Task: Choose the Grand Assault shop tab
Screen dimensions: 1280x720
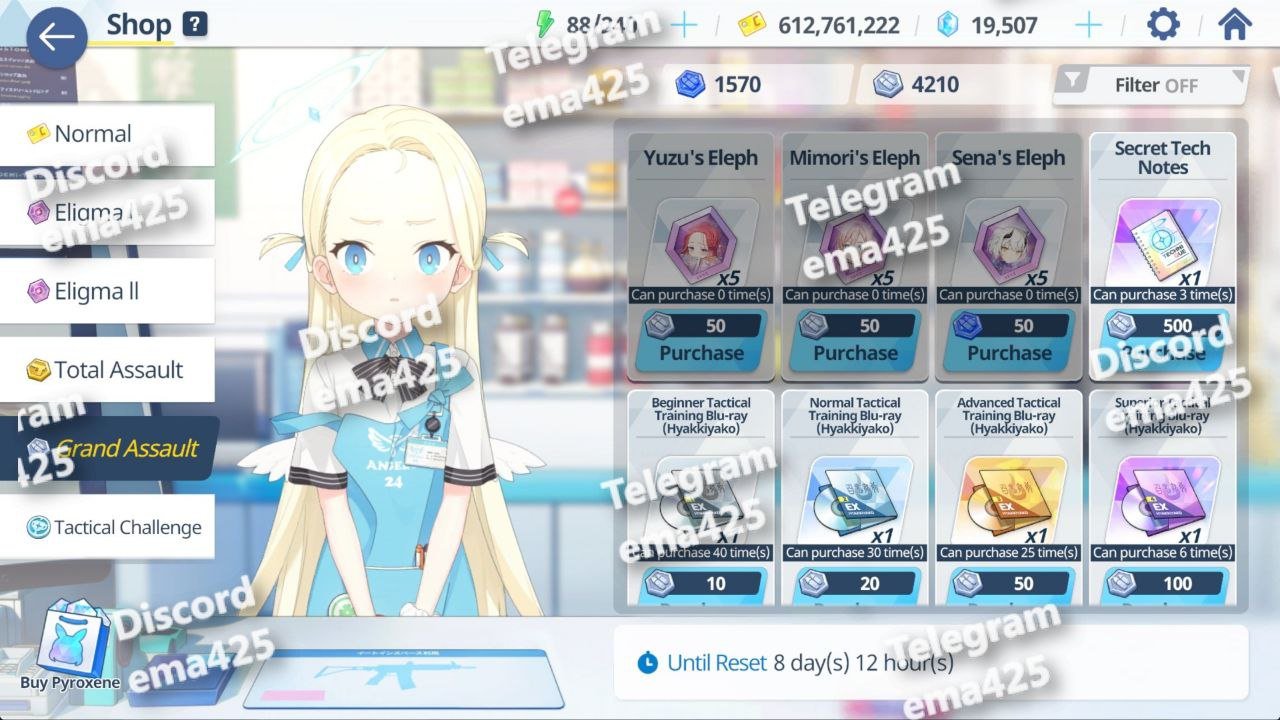Action: point(110,449)
